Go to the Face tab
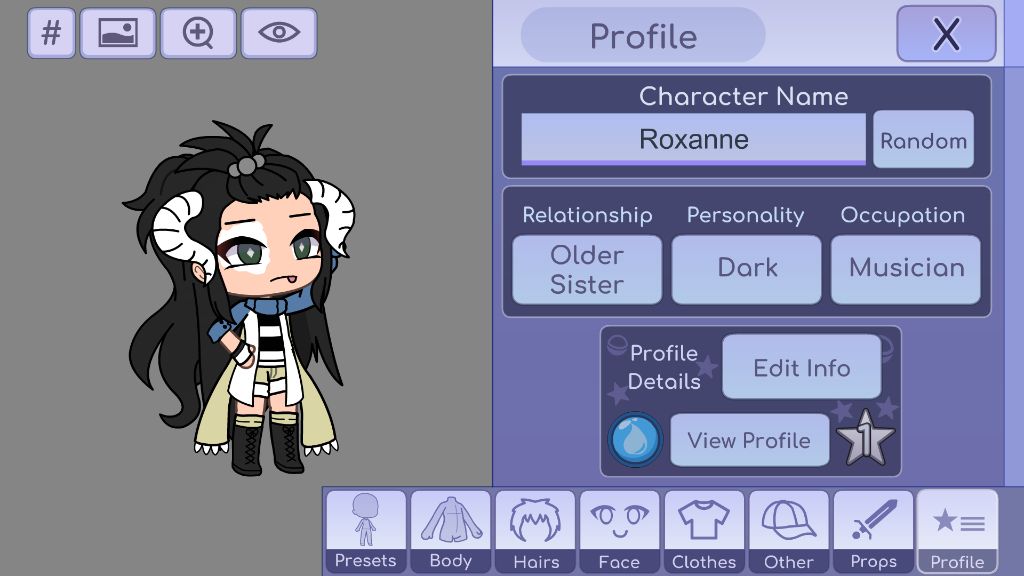 619,532
